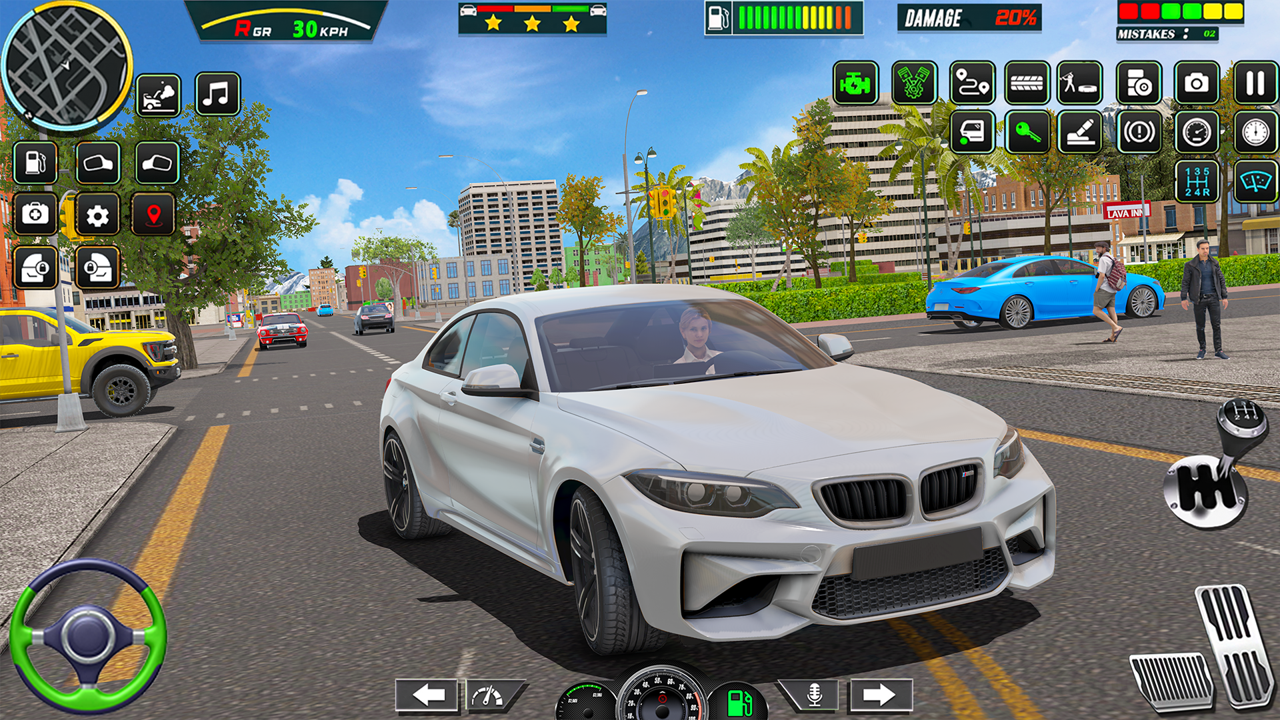Select the fuel pump icon
This screenshot has height=720, width=1280.
click(35, 162)
